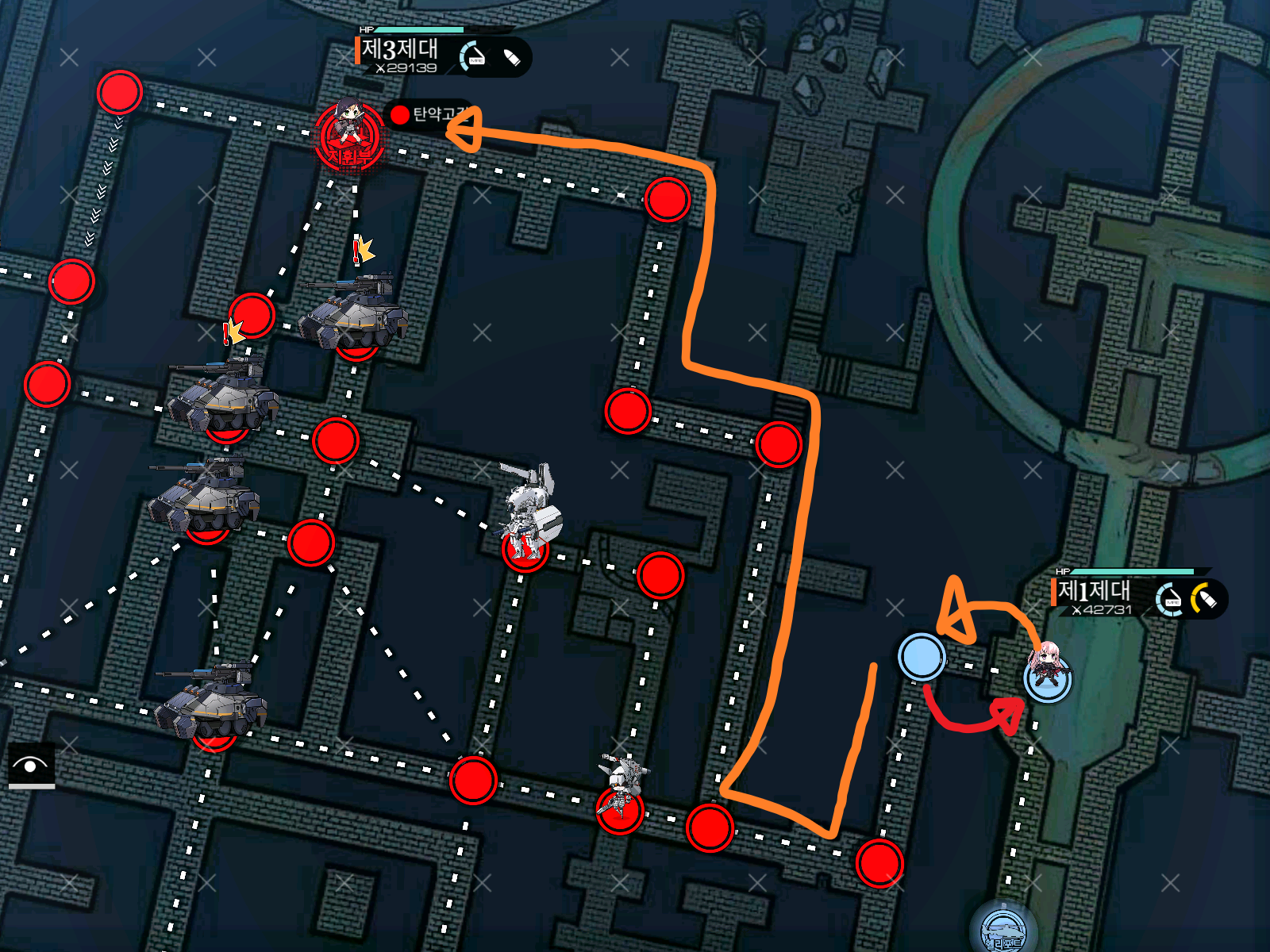Screen dimensions: 1270x952
Task: Click the ammo bullet icon of 제3제대
Action: tap(511, 56)
